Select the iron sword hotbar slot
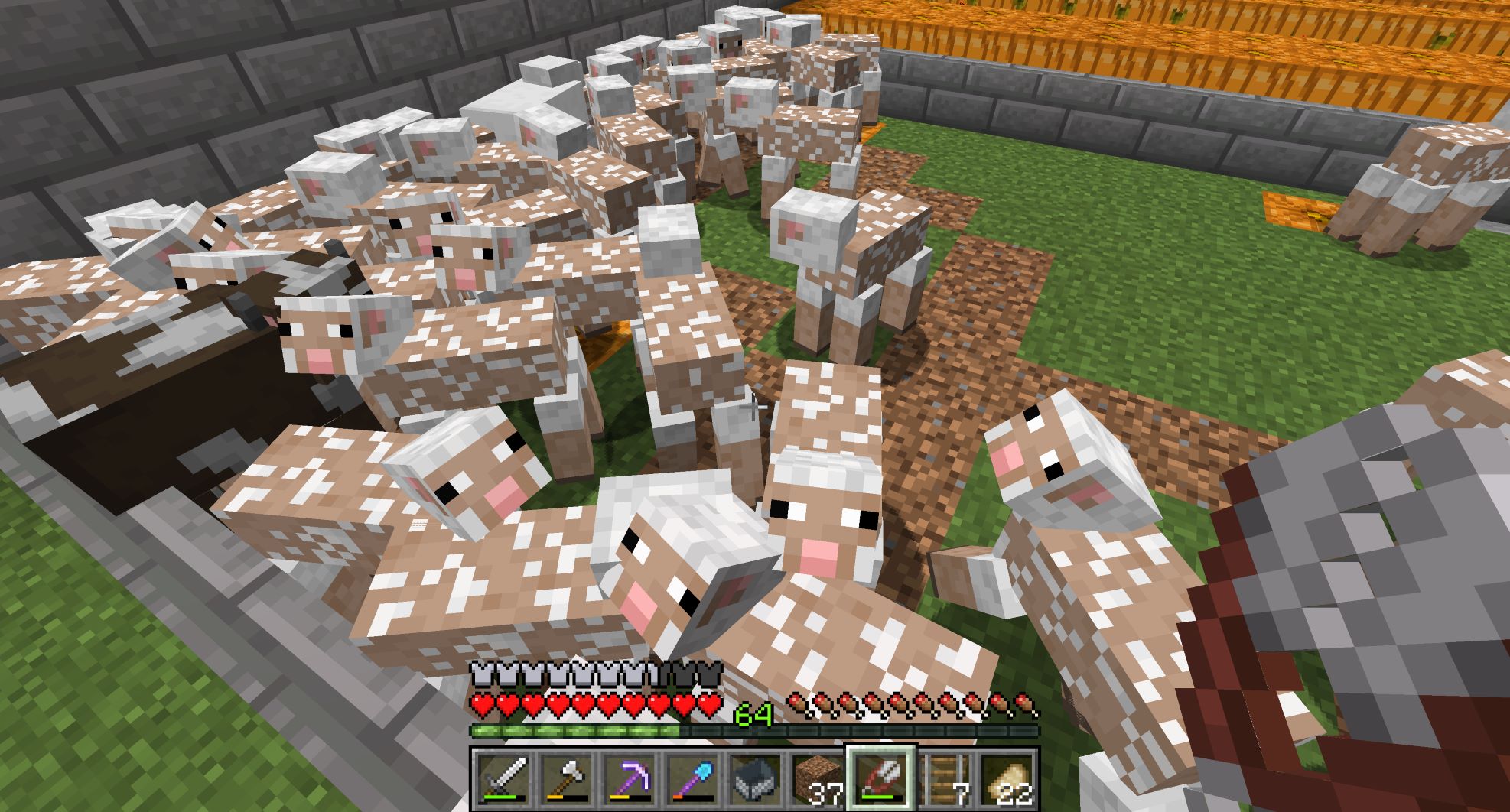 (x=502, y=780)
